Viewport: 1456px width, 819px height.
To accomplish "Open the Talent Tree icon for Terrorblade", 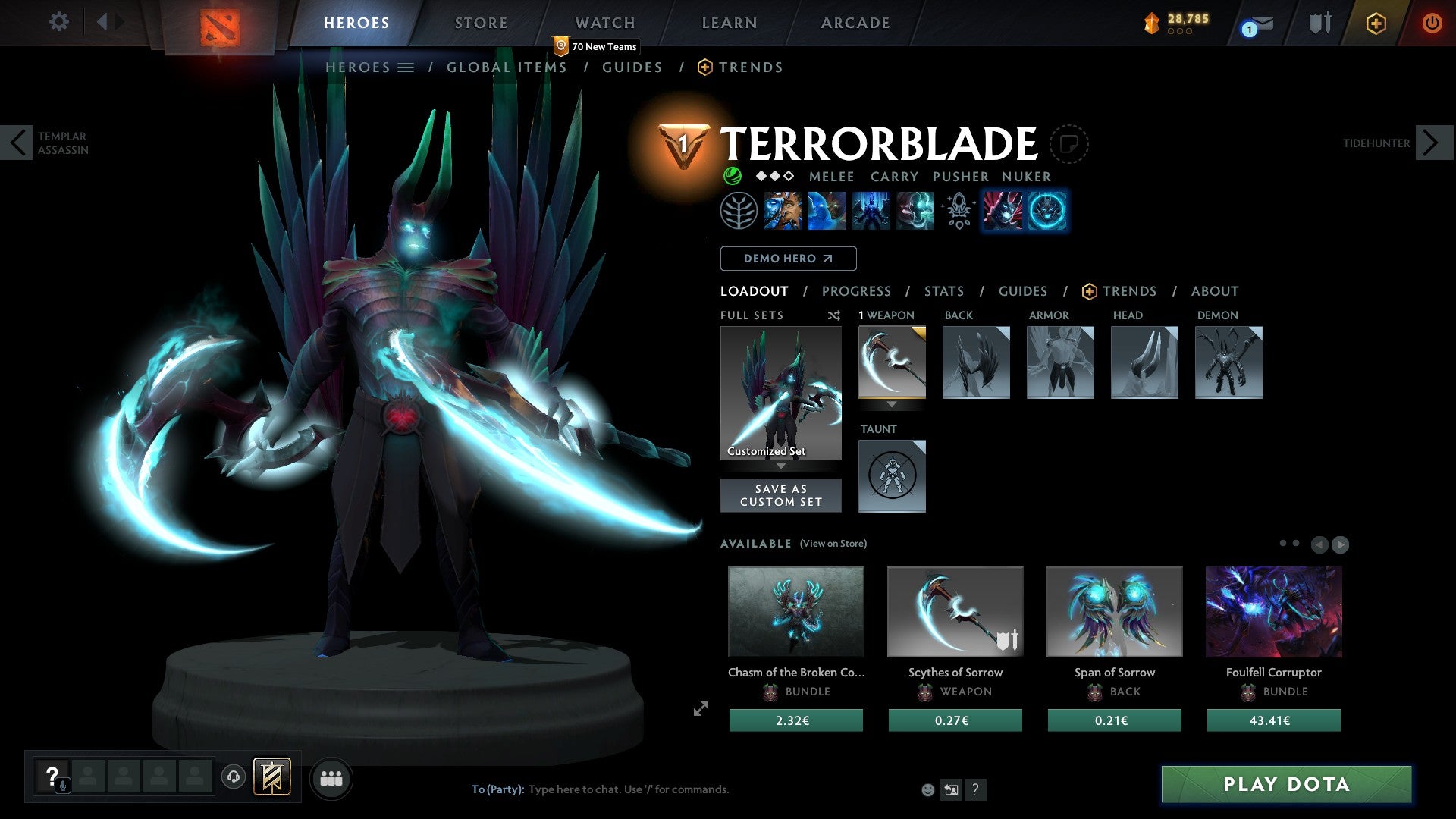I will 739,211.
